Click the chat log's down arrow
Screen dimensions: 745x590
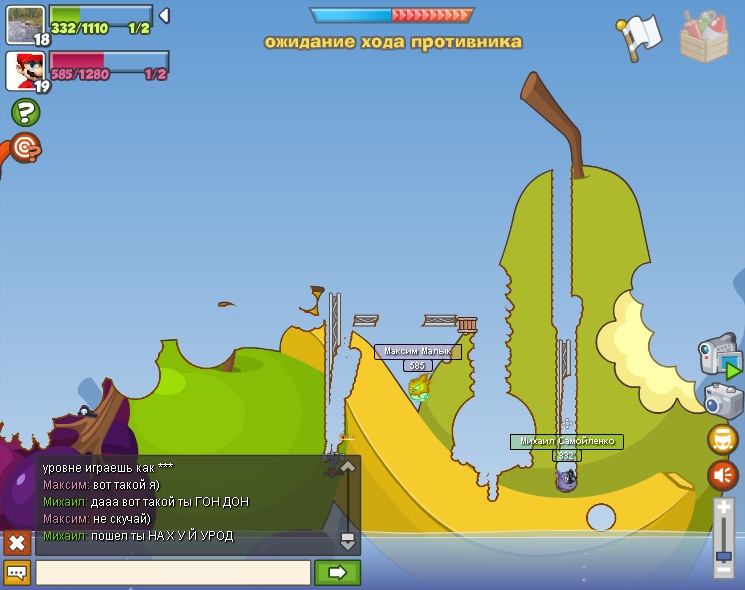point(348,541)
